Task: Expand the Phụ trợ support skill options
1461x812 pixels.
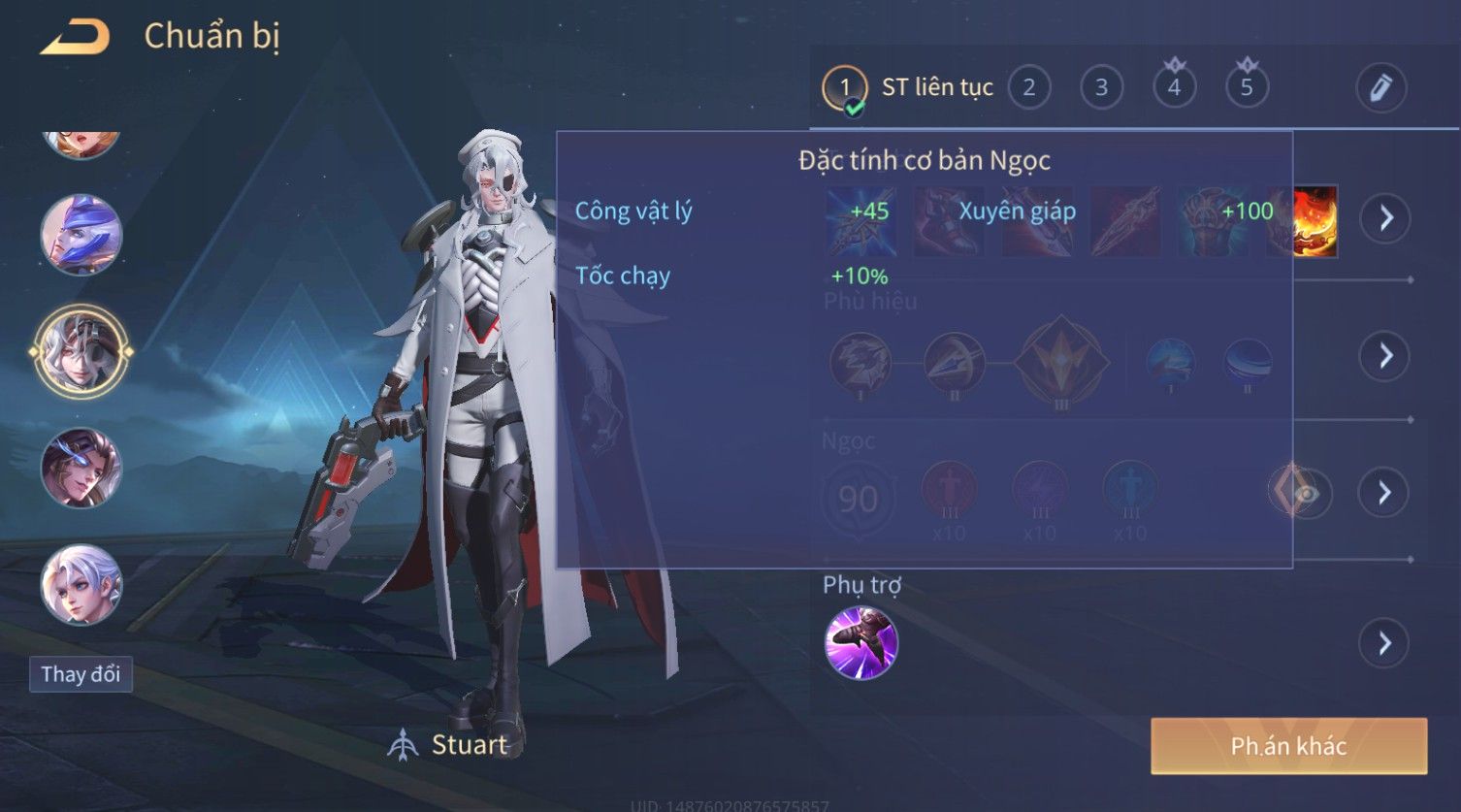Action: coord(1384,643)
